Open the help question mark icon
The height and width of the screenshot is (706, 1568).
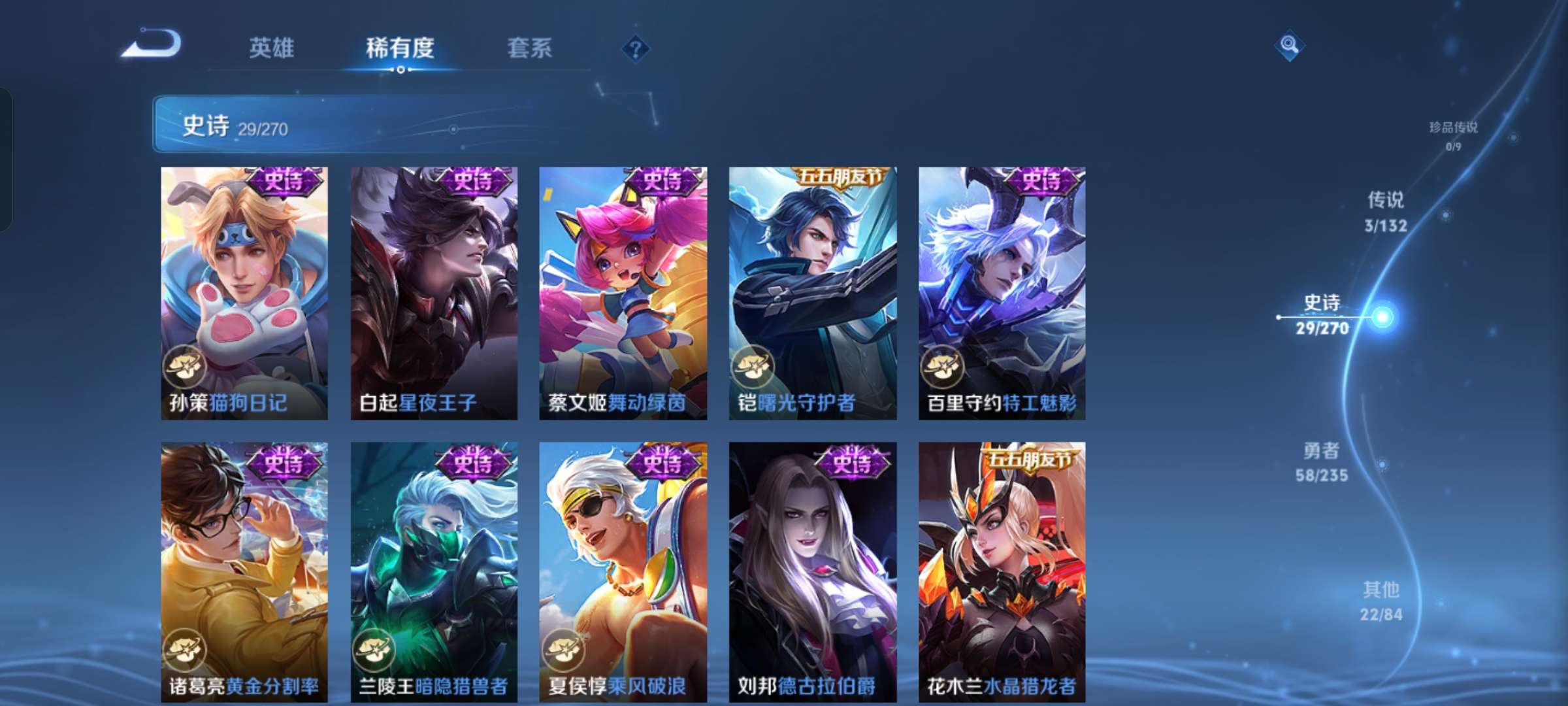click(636, 50)
